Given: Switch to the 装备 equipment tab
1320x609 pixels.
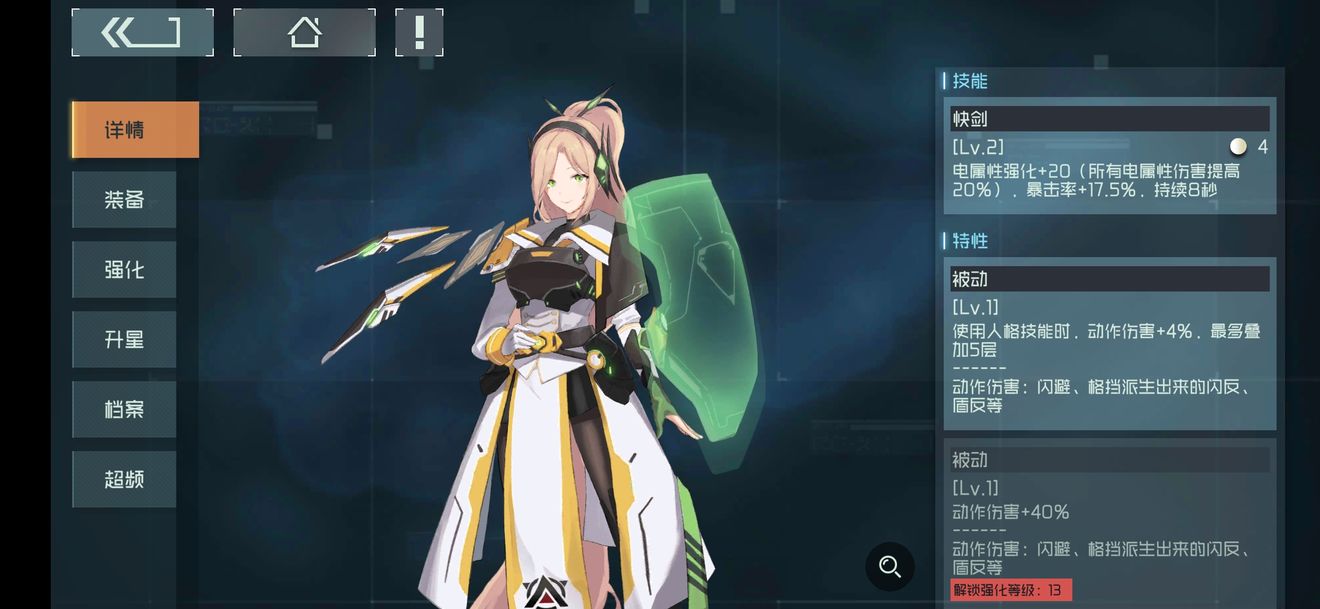Looking at the screenshot, I should click(x=124, y=200).
